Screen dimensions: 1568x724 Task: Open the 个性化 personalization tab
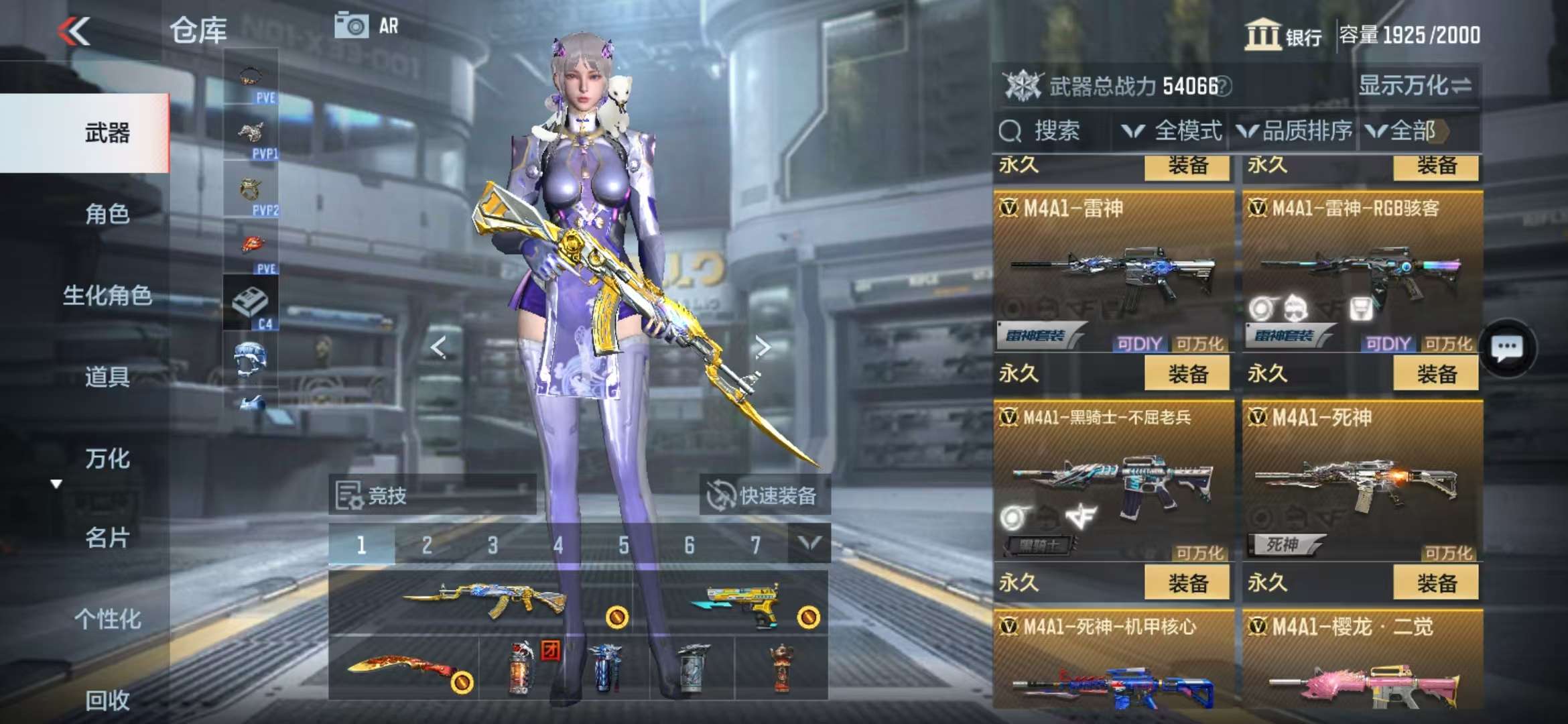click(x=107, y=619)
